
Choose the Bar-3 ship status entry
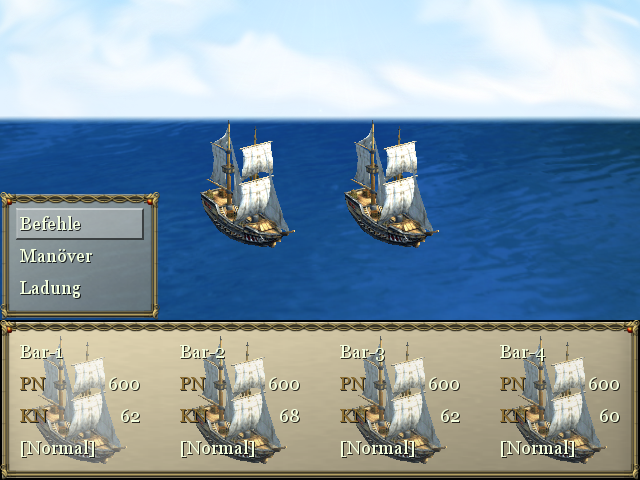[x=400, y=400]
